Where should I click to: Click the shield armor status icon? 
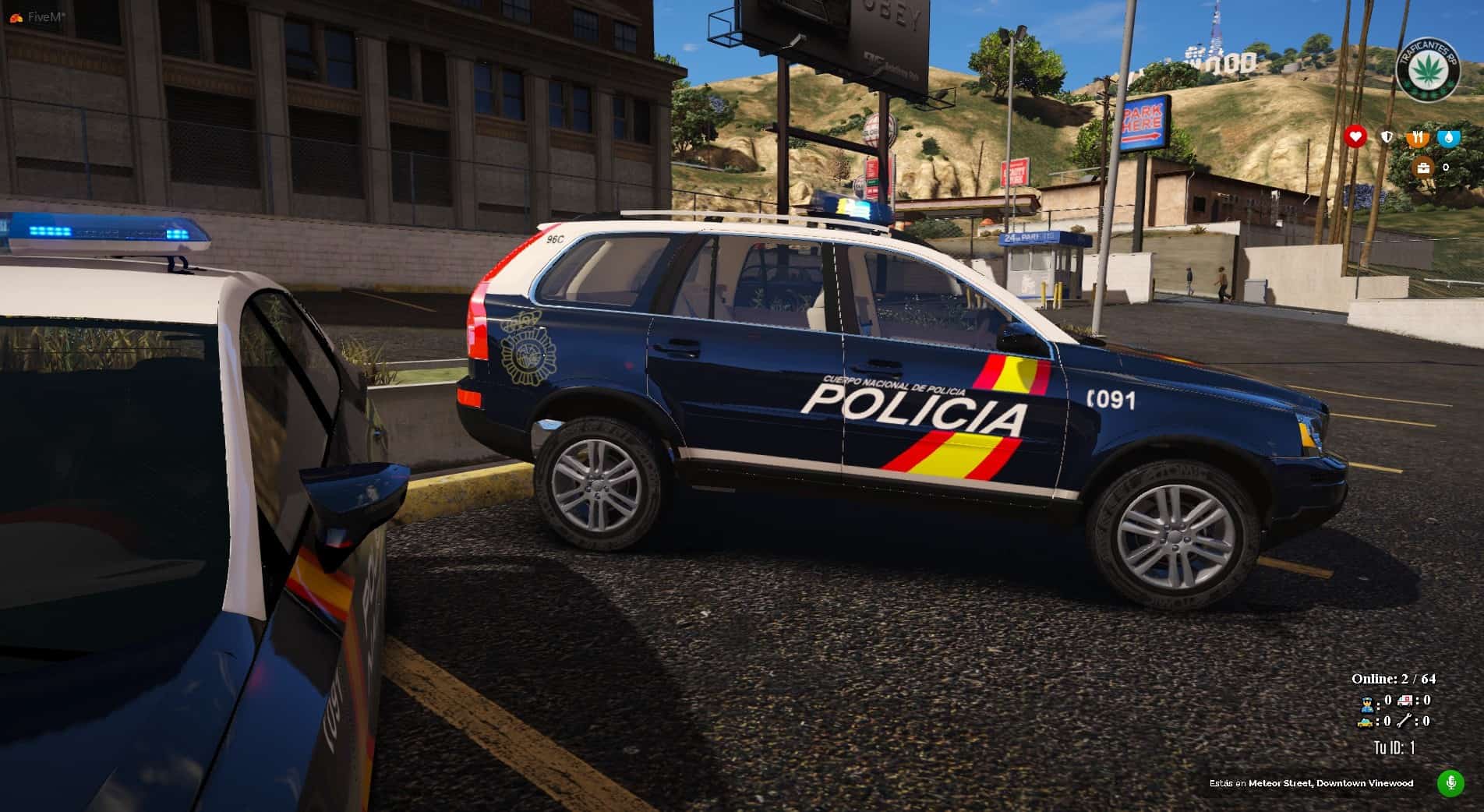1387,138
